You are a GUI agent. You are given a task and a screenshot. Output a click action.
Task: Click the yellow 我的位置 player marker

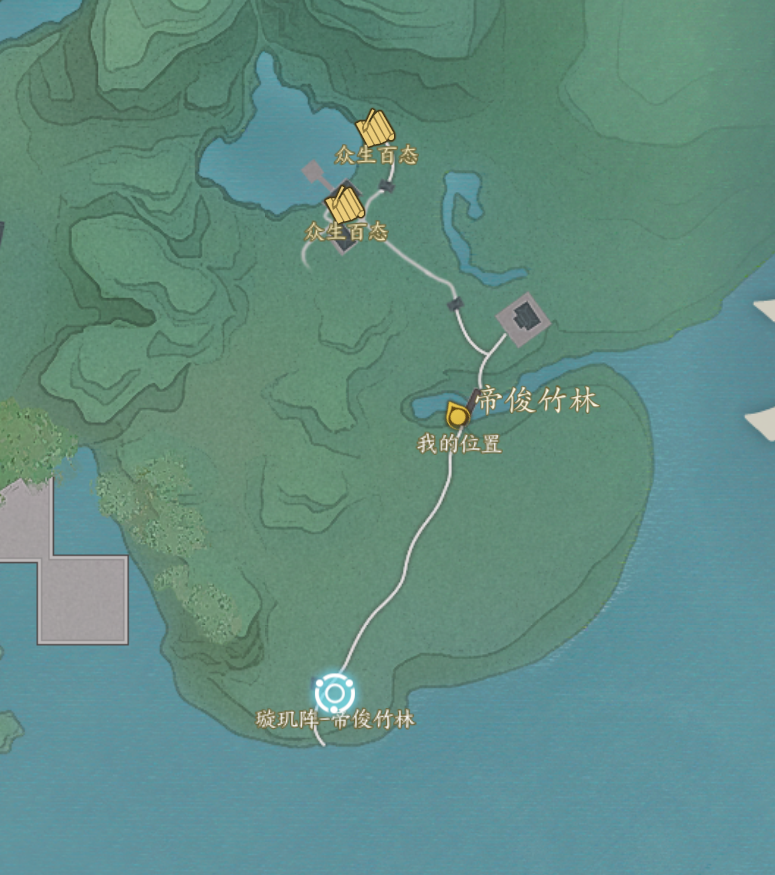pyautogui.click(x=458, y=415)
